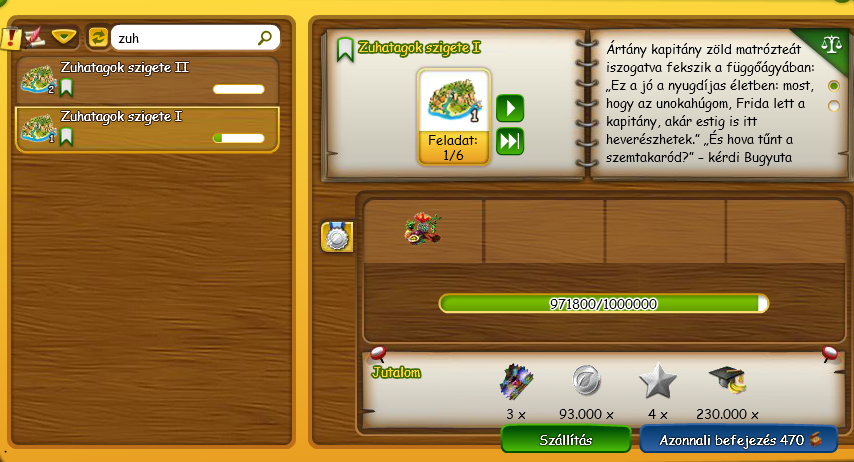Screen dimensions: 854x462
Task: Click the silver star reward icon
Action: pos(657,381)
